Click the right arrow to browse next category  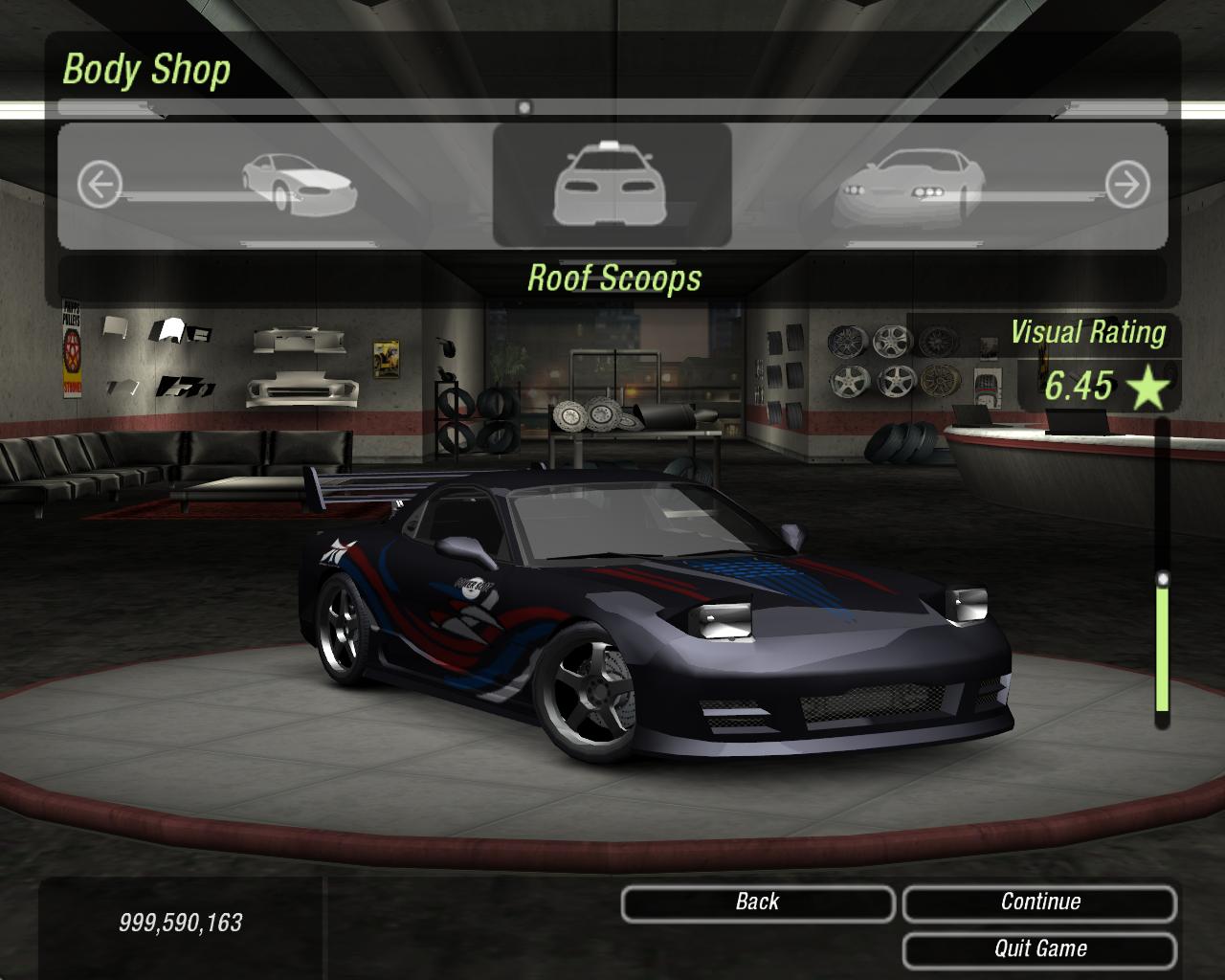(1126, 184)
